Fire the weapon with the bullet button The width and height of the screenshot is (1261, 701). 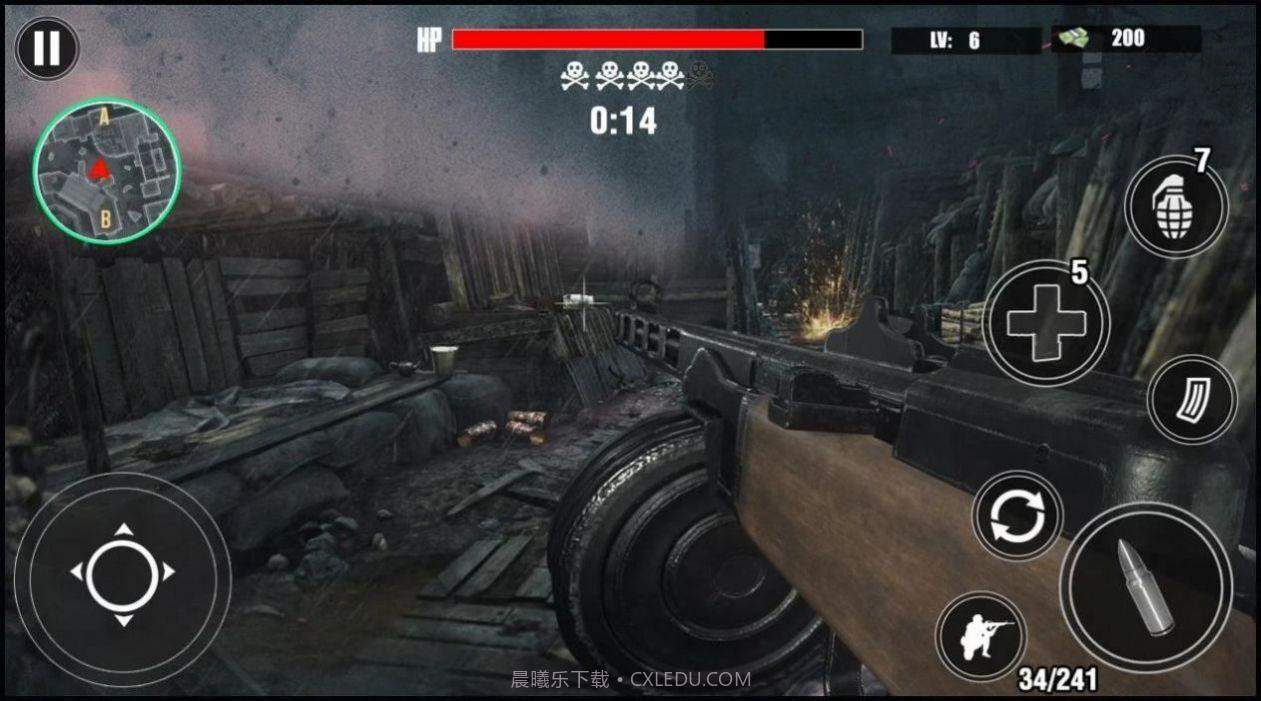(x=1146, y=587)
